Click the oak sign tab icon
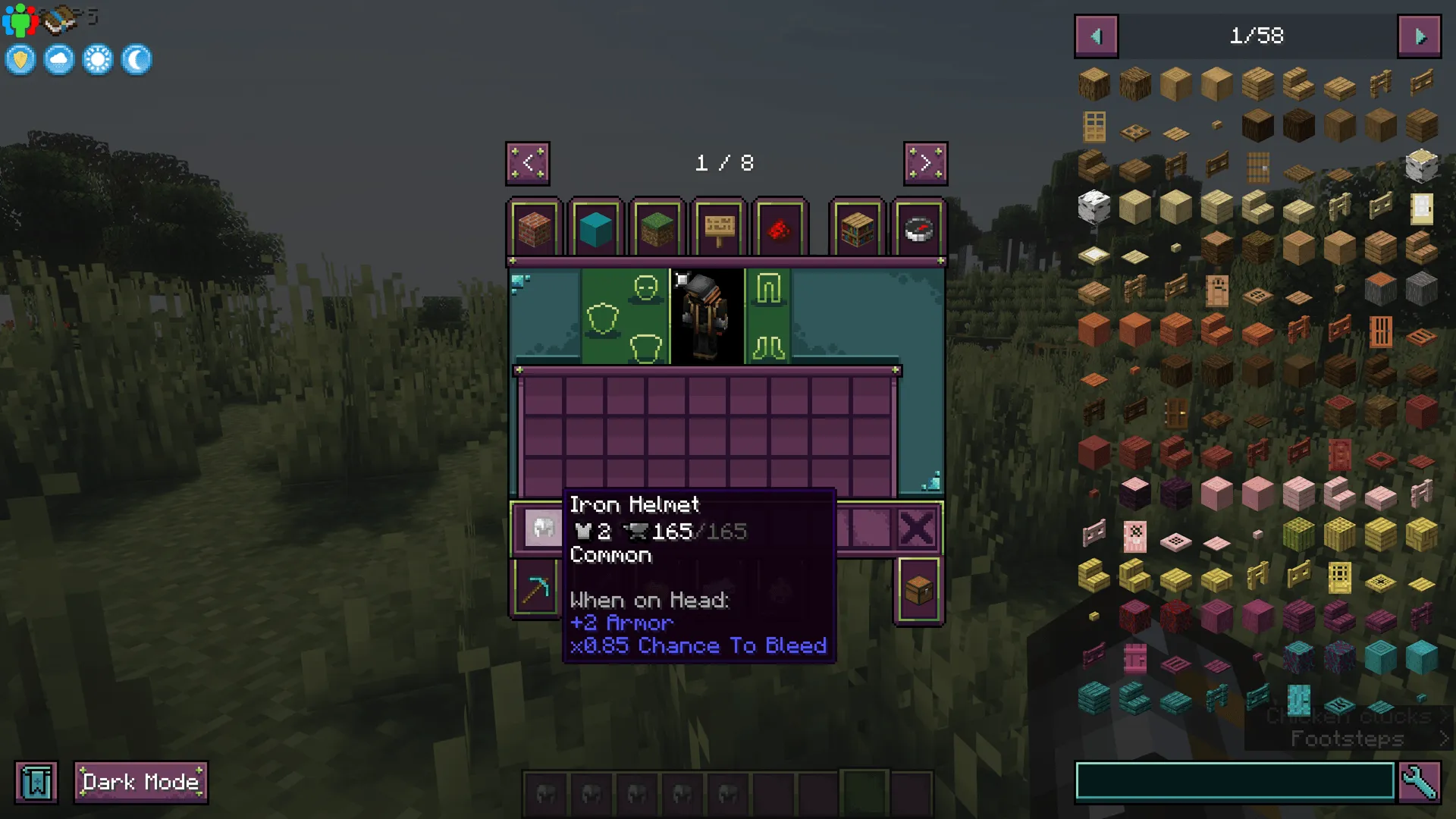1456x819 pixels. point(719,230)
